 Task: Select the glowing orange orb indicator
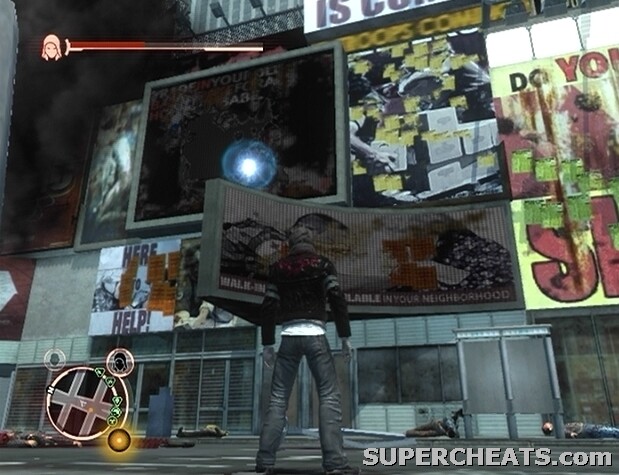(x=119, y=440)
